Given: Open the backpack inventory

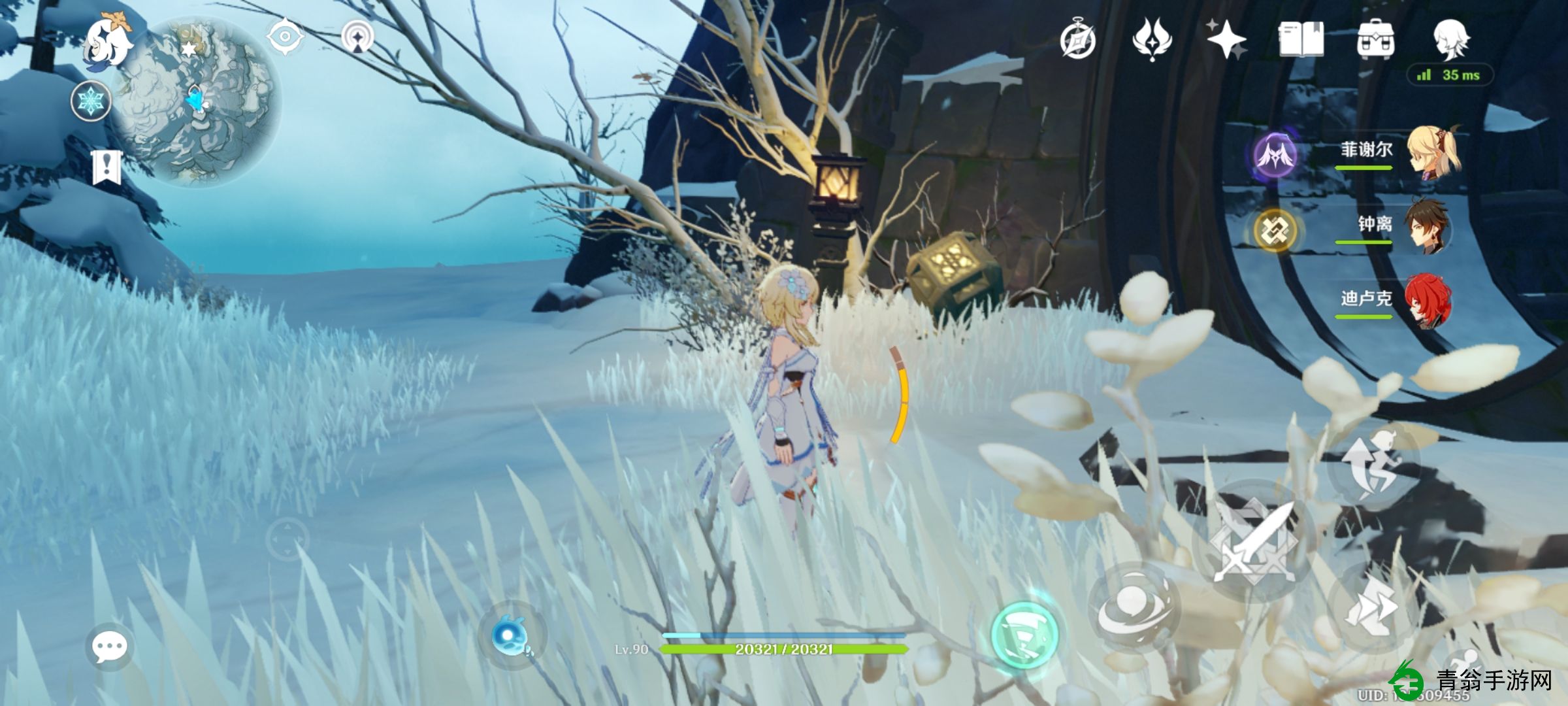Looking at the screenshot, I should point(1375,40).
